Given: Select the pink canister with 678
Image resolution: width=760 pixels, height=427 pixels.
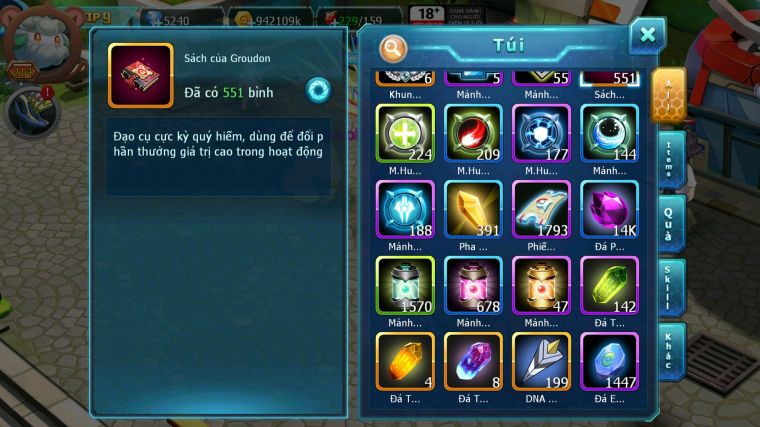Looking at the screenshot, I should 473,286.
